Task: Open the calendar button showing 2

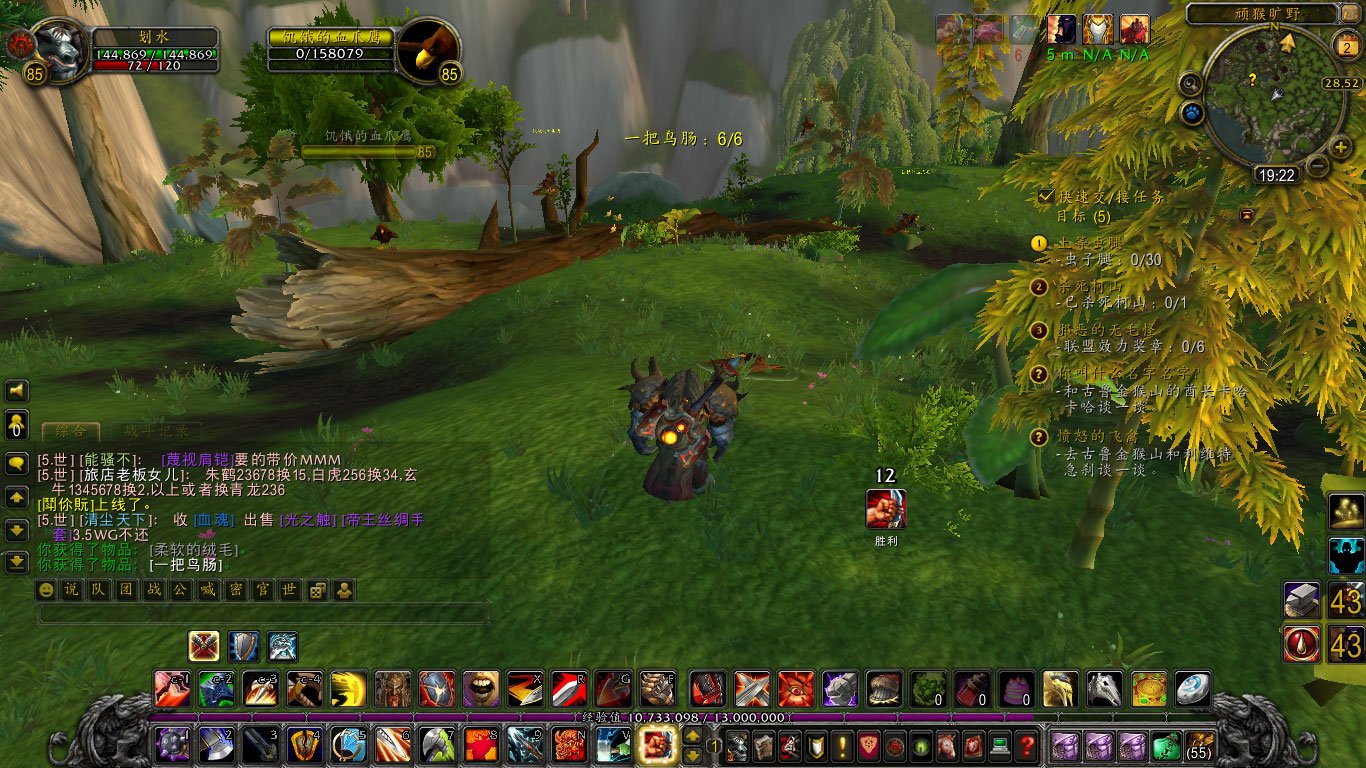Action: pos(1345,44)
